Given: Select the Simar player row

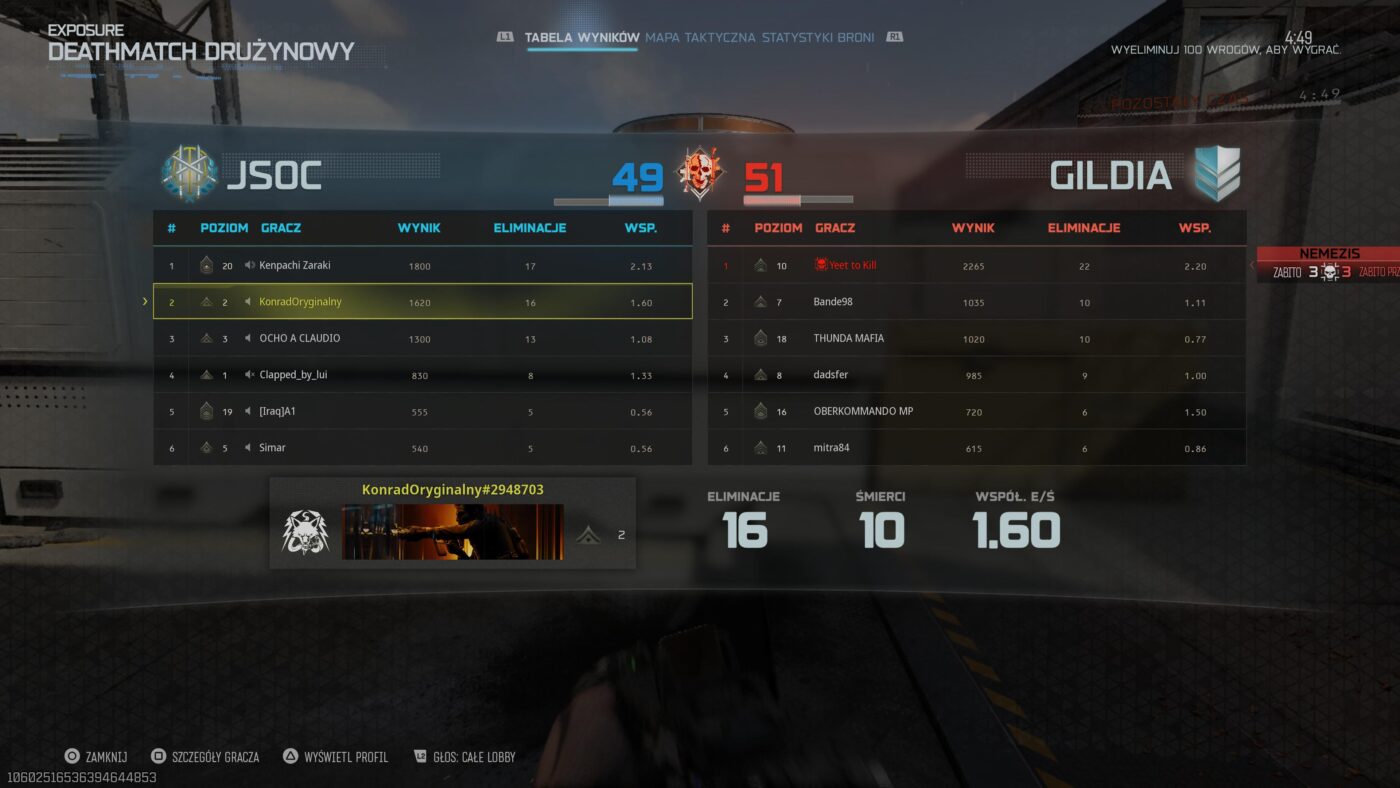Looking at the screenshot, I should [422, 448].
